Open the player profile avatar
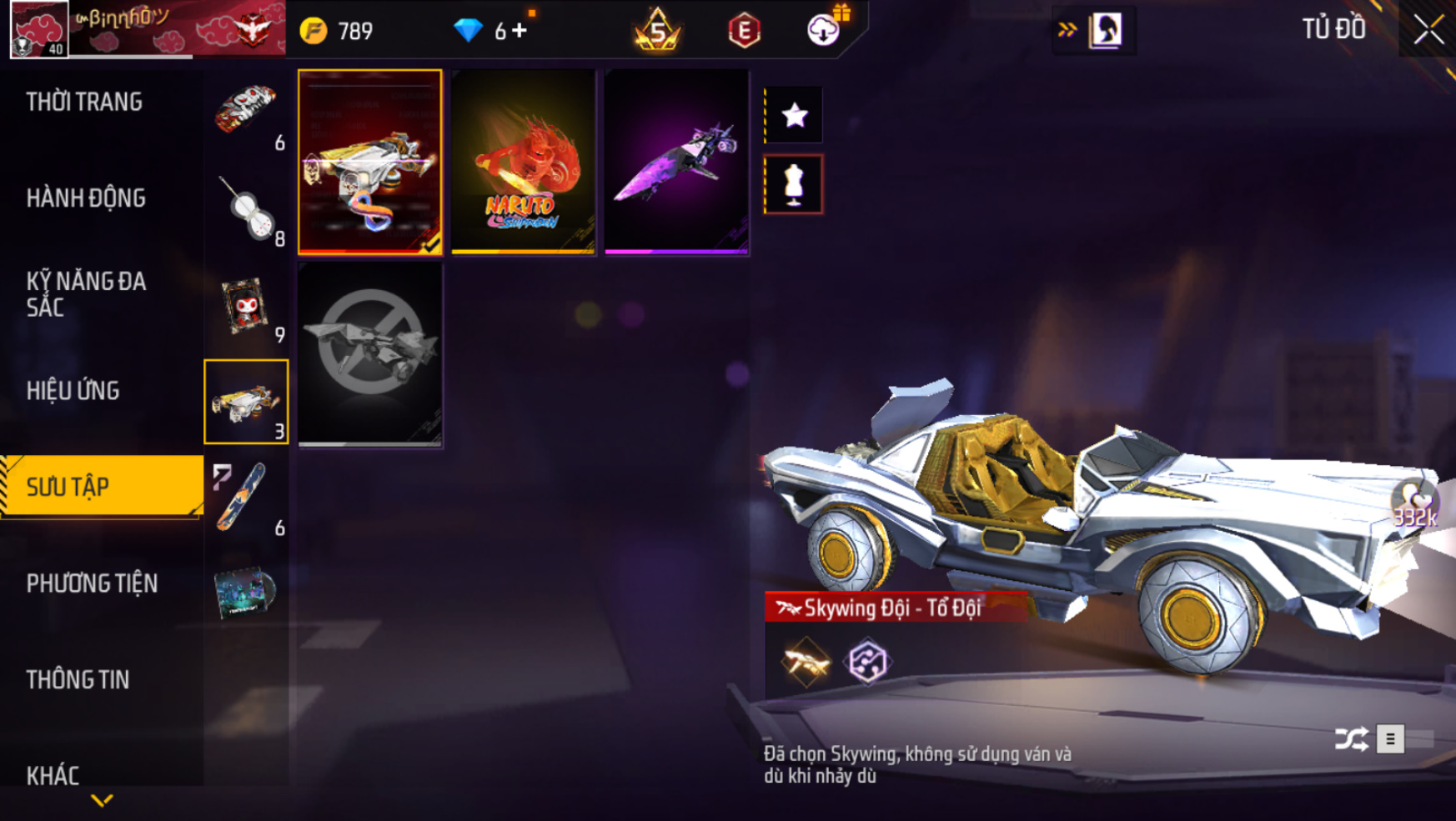1456x821 pixels. pos(39,30)
